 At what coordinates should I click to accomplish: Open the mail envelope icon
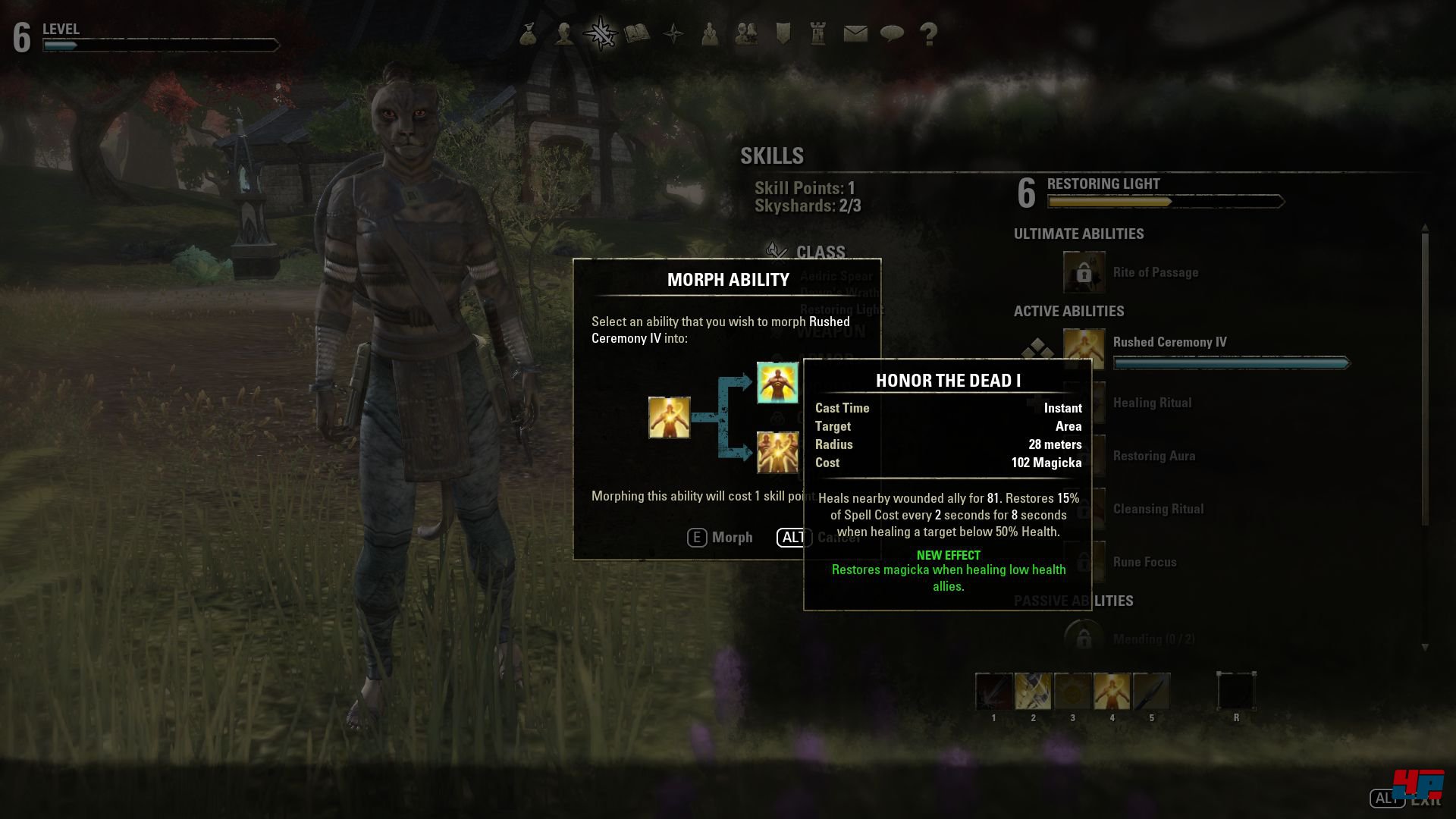[855, 33]
